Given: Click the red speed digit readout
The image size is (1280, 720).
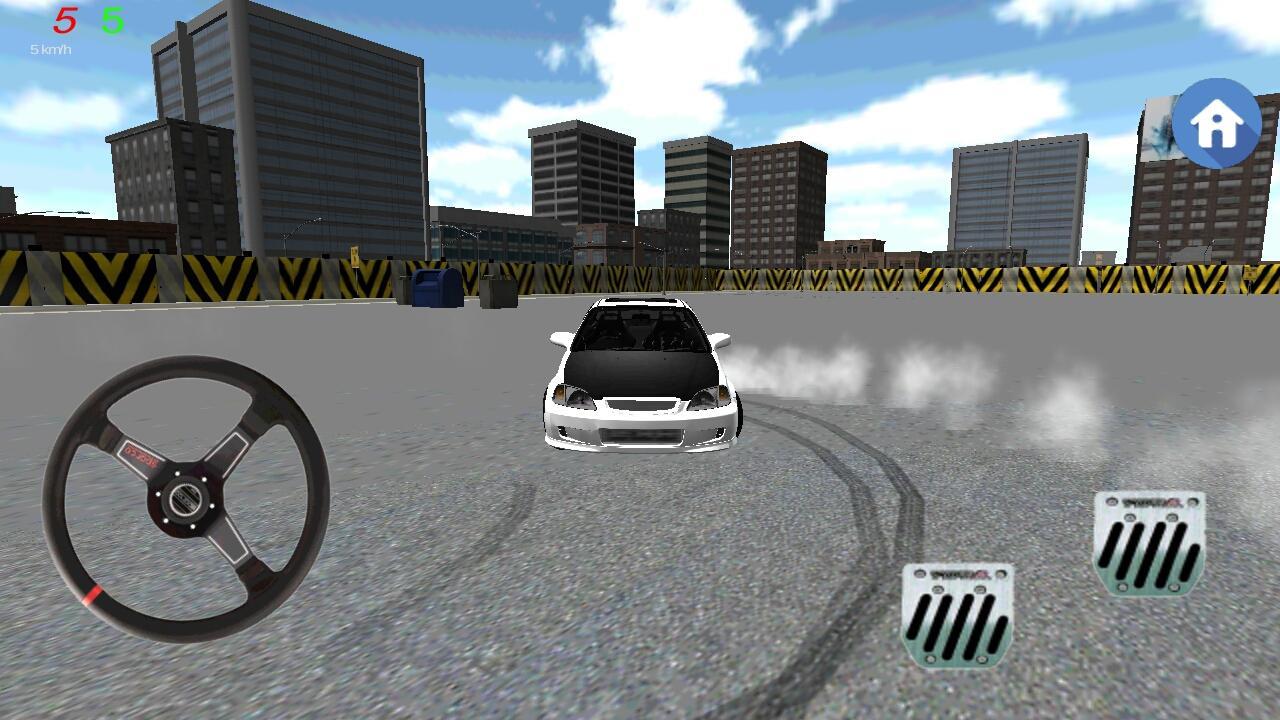Looking at the screenshot, I should tap(66, 18).
